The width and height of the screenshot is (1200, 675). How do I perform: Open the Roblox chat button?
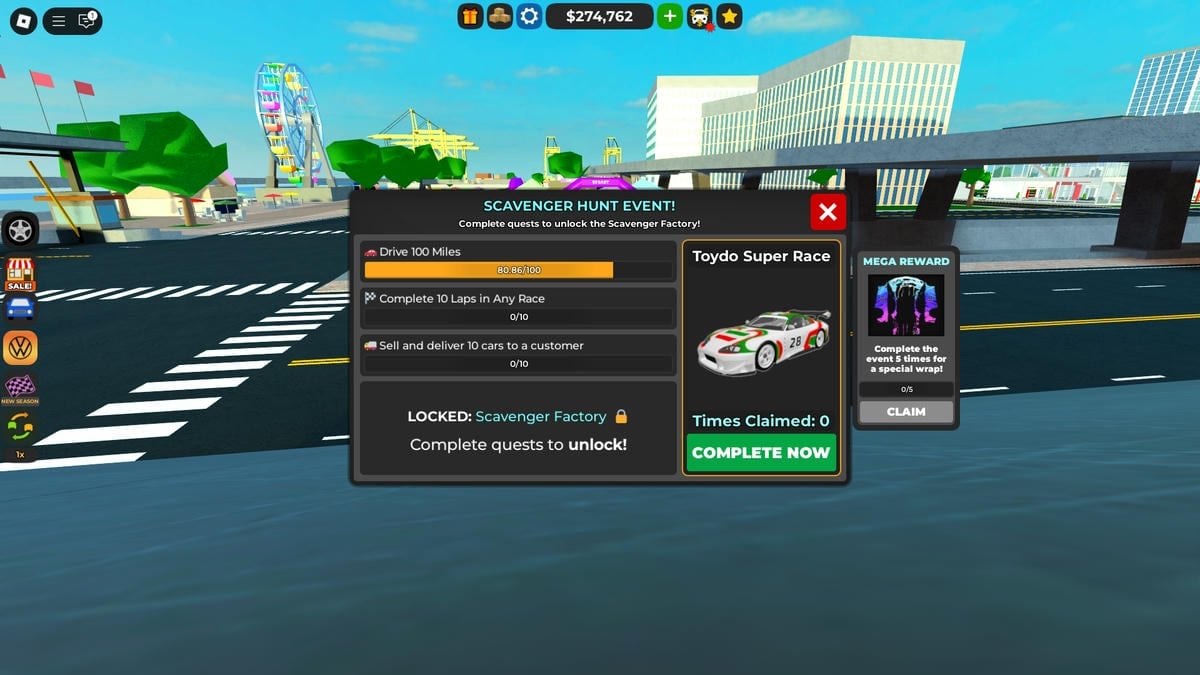pos(87,20)
